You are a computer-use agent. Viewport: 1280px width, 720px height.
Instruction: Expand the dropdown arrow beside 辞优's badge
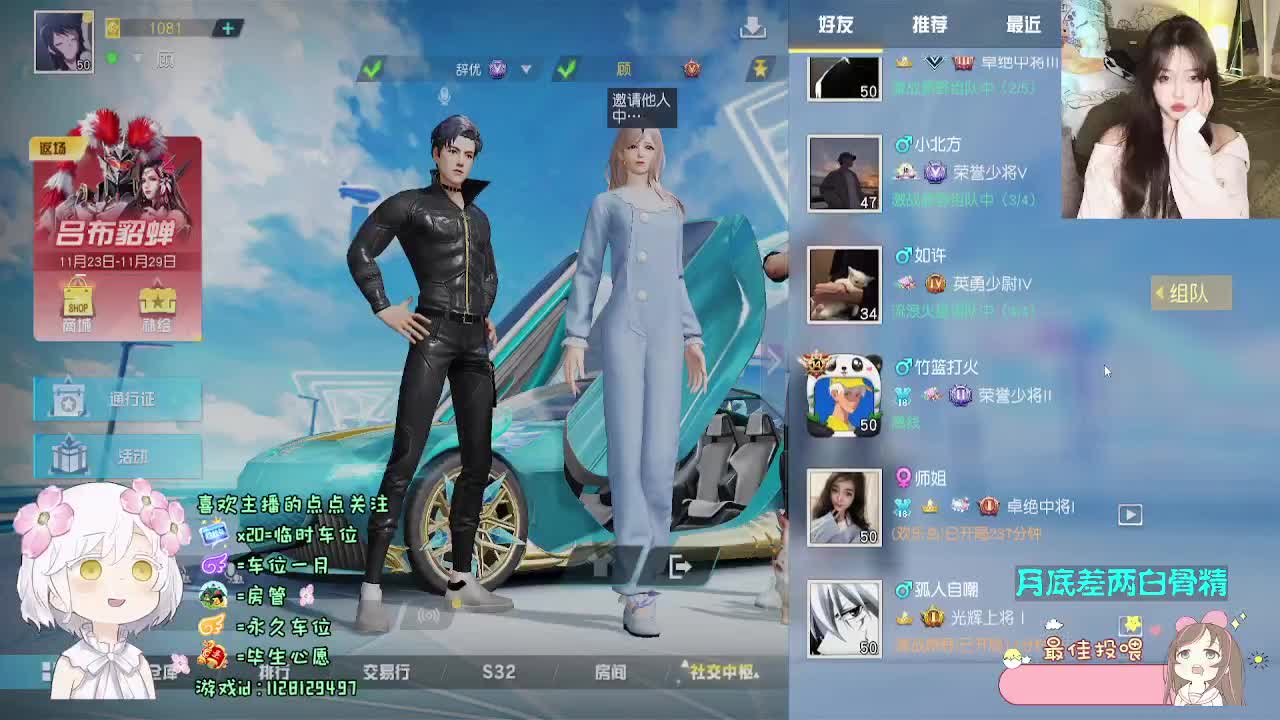coord(525,69)
